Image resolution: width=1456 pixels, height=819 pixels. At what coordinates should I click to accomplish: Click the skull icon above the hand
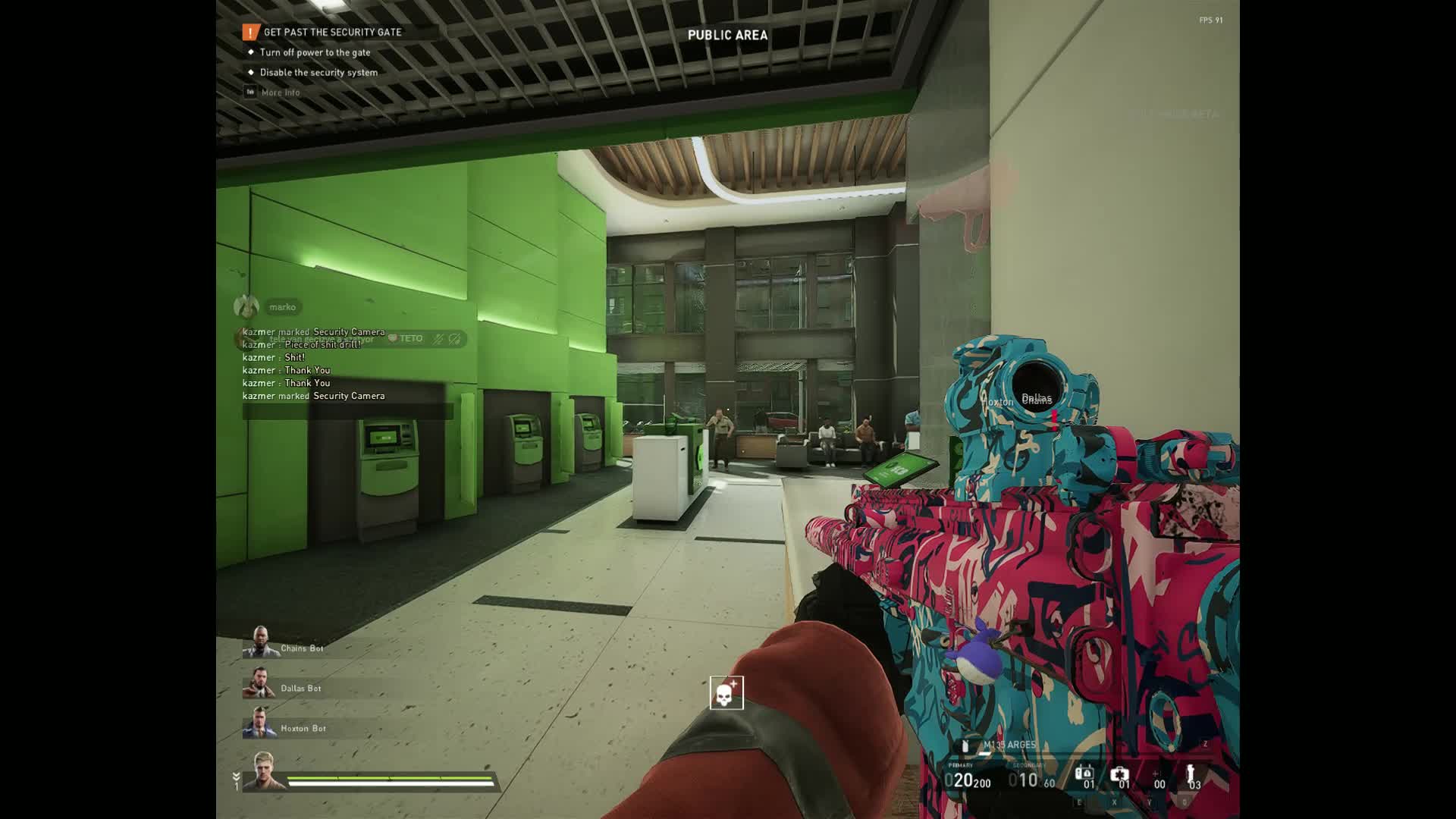coord(726,692)
